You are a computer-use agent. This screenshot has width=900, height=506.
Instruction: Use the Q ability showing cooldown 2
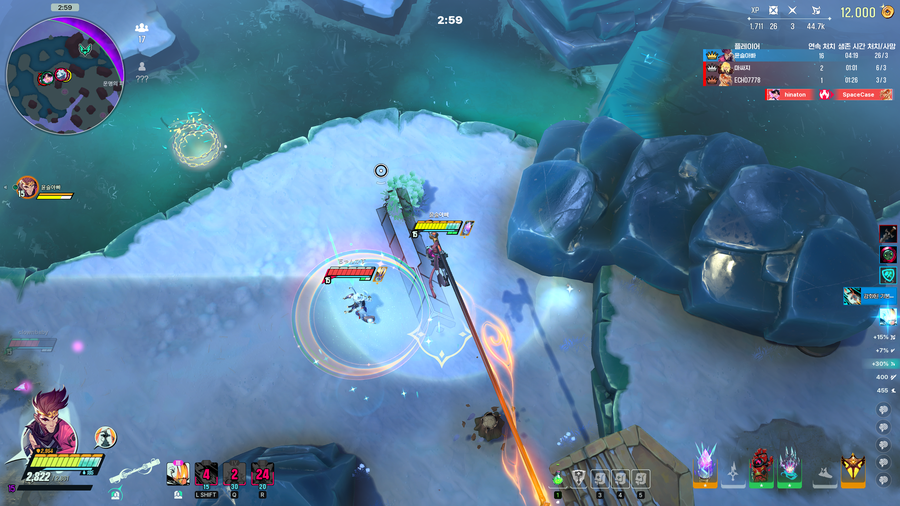234,475
